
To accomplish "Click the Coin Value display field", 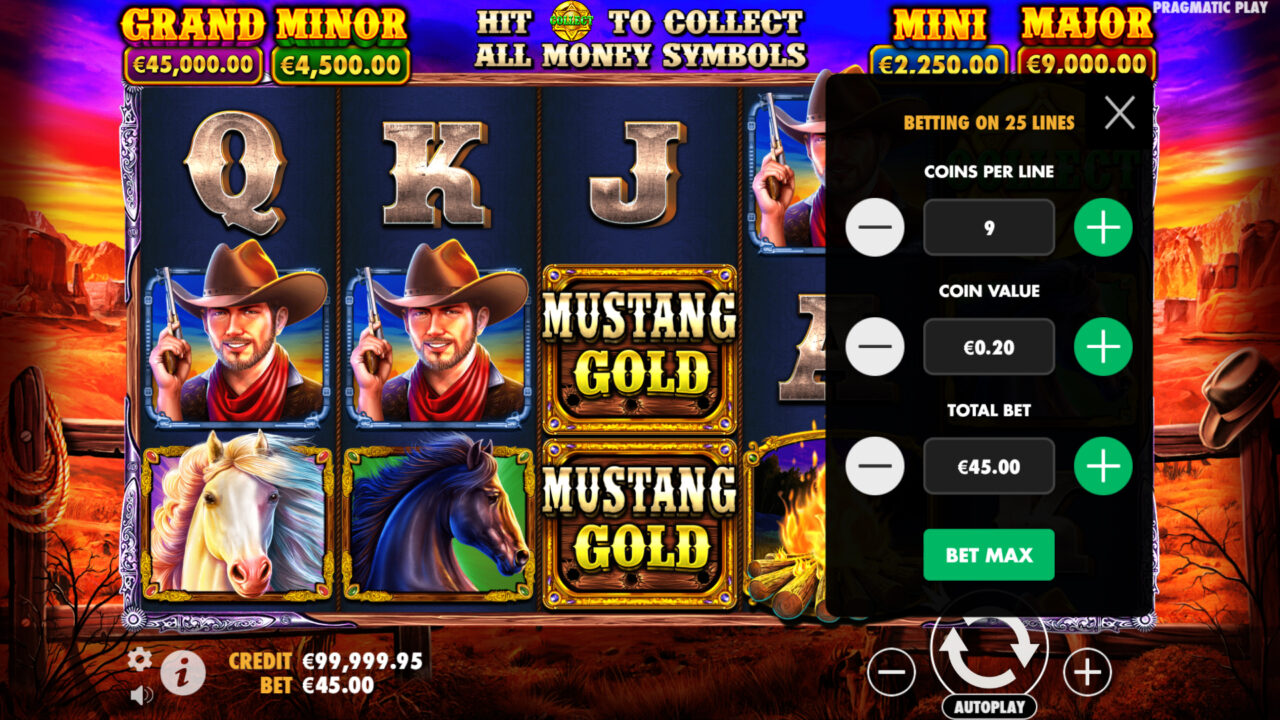I will tap(988, 347).
